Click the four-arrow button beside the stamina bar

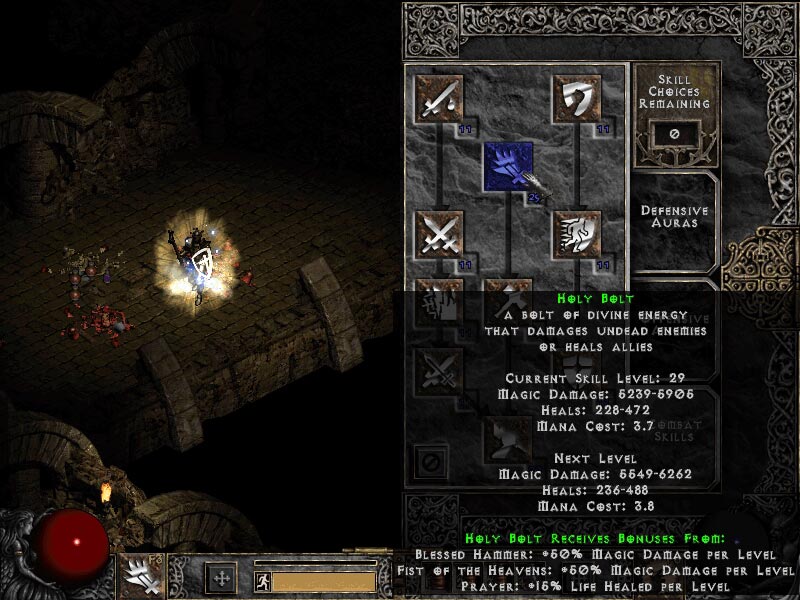pyautogui.click(x=221, y=578)
